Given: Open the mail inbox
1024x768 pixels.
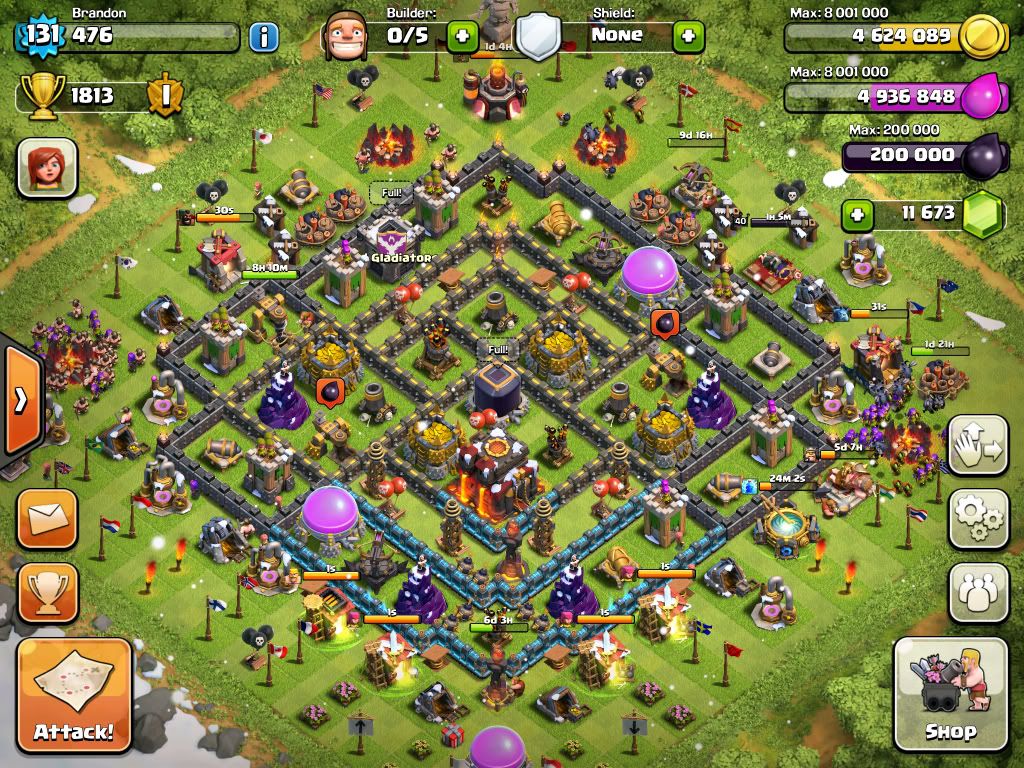Looking at the screenshot, I should click(46, 518).
